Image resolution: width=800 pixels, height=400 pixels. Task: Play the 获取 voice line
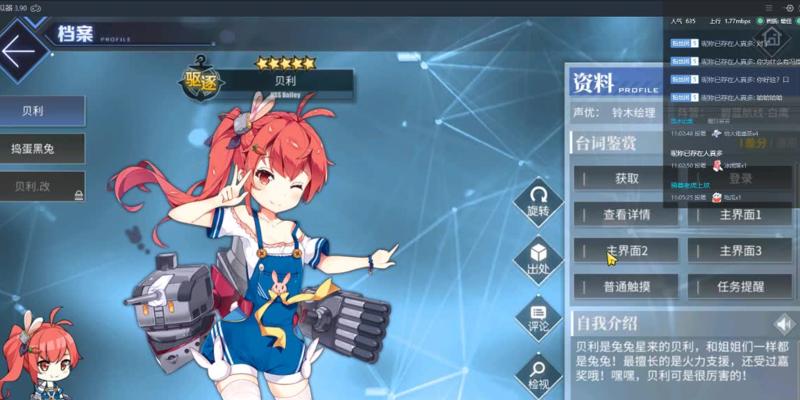[x=625, y=179]
